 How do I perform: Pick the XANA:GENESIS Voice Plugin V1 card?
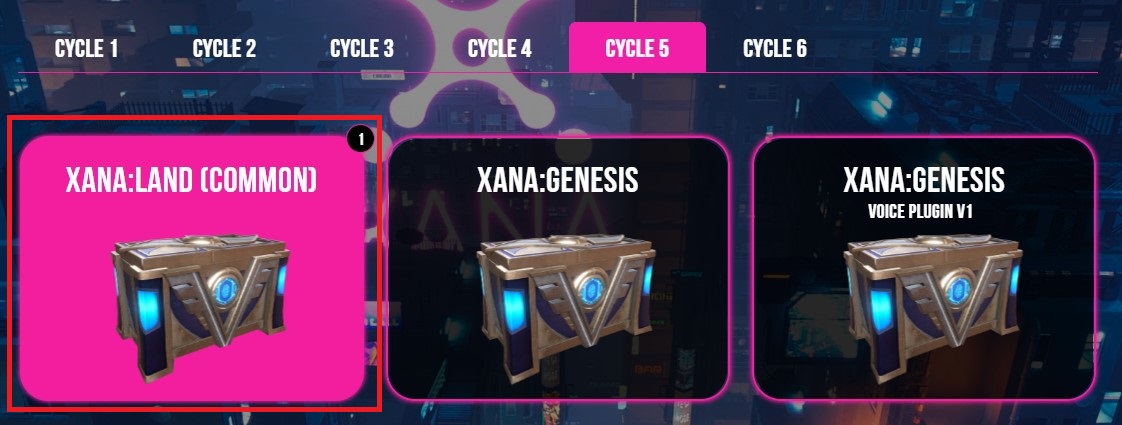click(923, 268)
